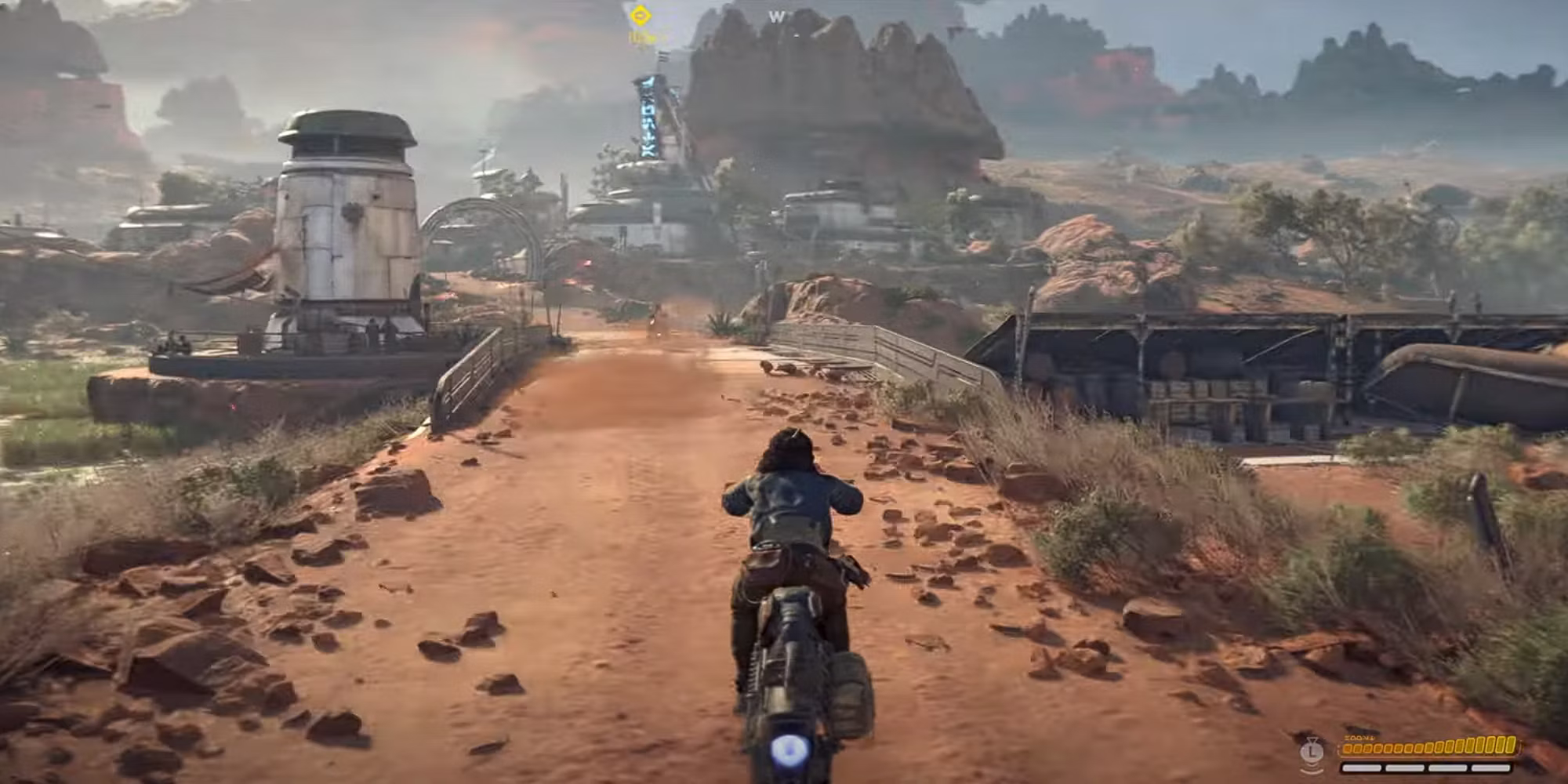Toggle the first white boost charge segment
Image resolution: width=1568 pixels, height=784 pixels.
pos(1364,768)
